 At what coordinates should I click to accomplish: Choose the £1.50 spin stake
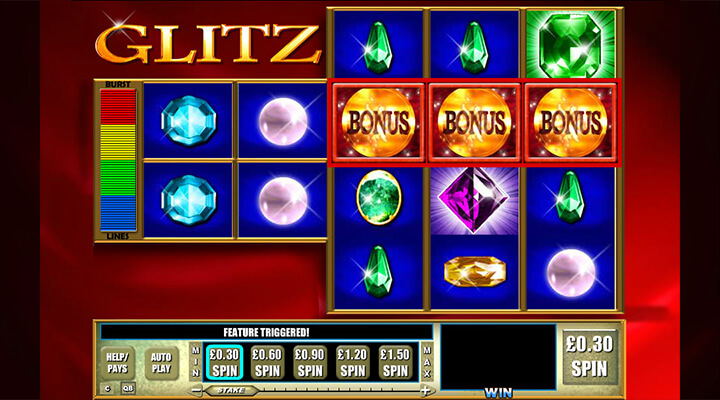point(397,361)
